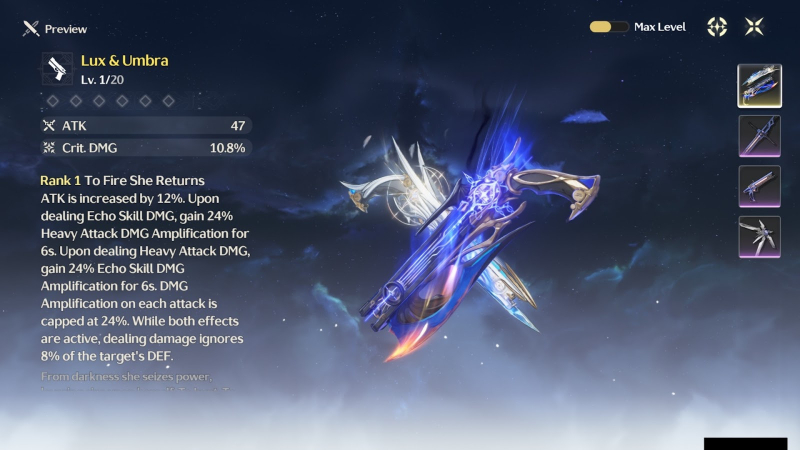Toggle the Max Level switch
This screenshot has height=450, width=800.
click(x=609, y=27)
